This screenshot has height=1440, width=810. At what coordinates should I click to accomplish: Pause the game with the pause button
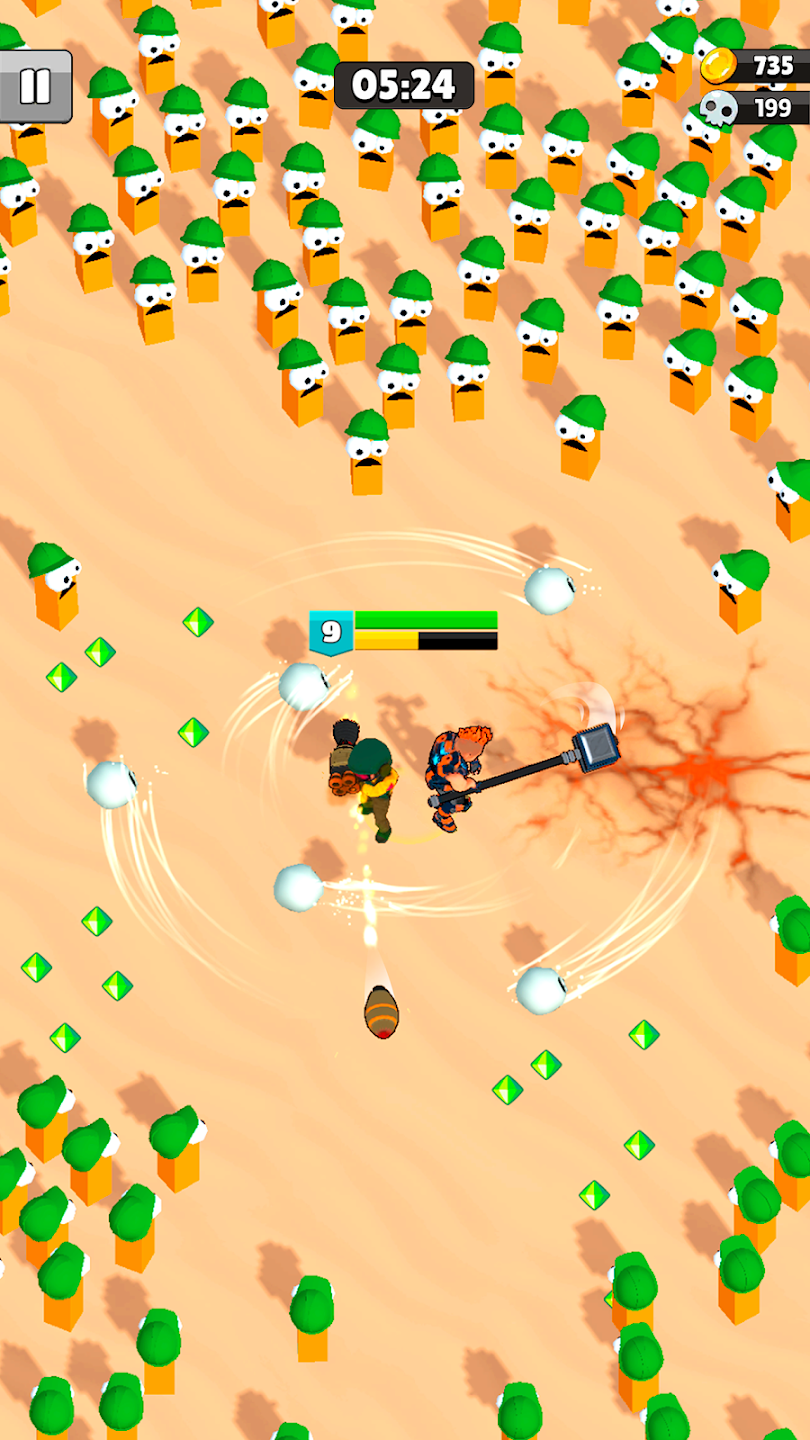point(35,86)
